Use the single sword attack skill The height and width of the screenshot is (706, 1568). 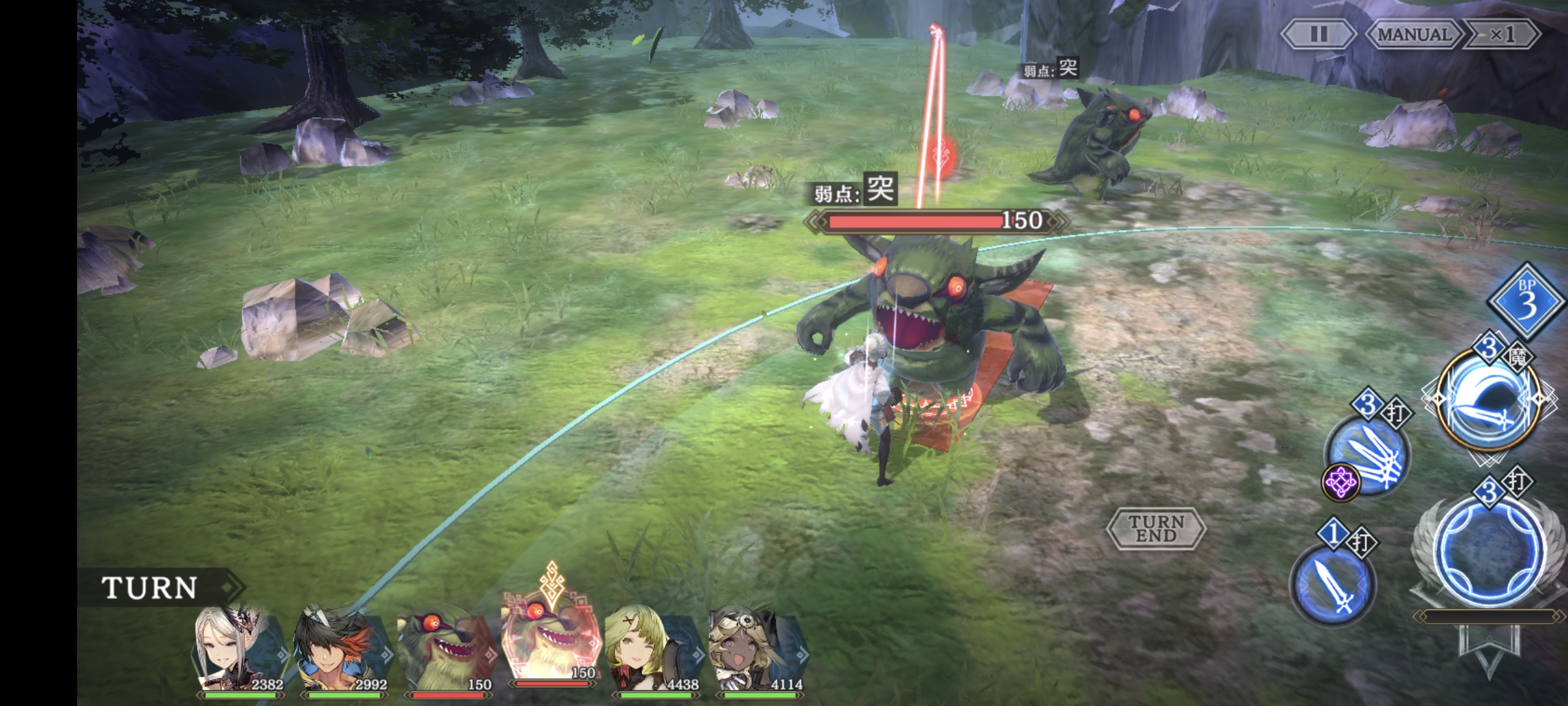click(x=1333, y=584)
